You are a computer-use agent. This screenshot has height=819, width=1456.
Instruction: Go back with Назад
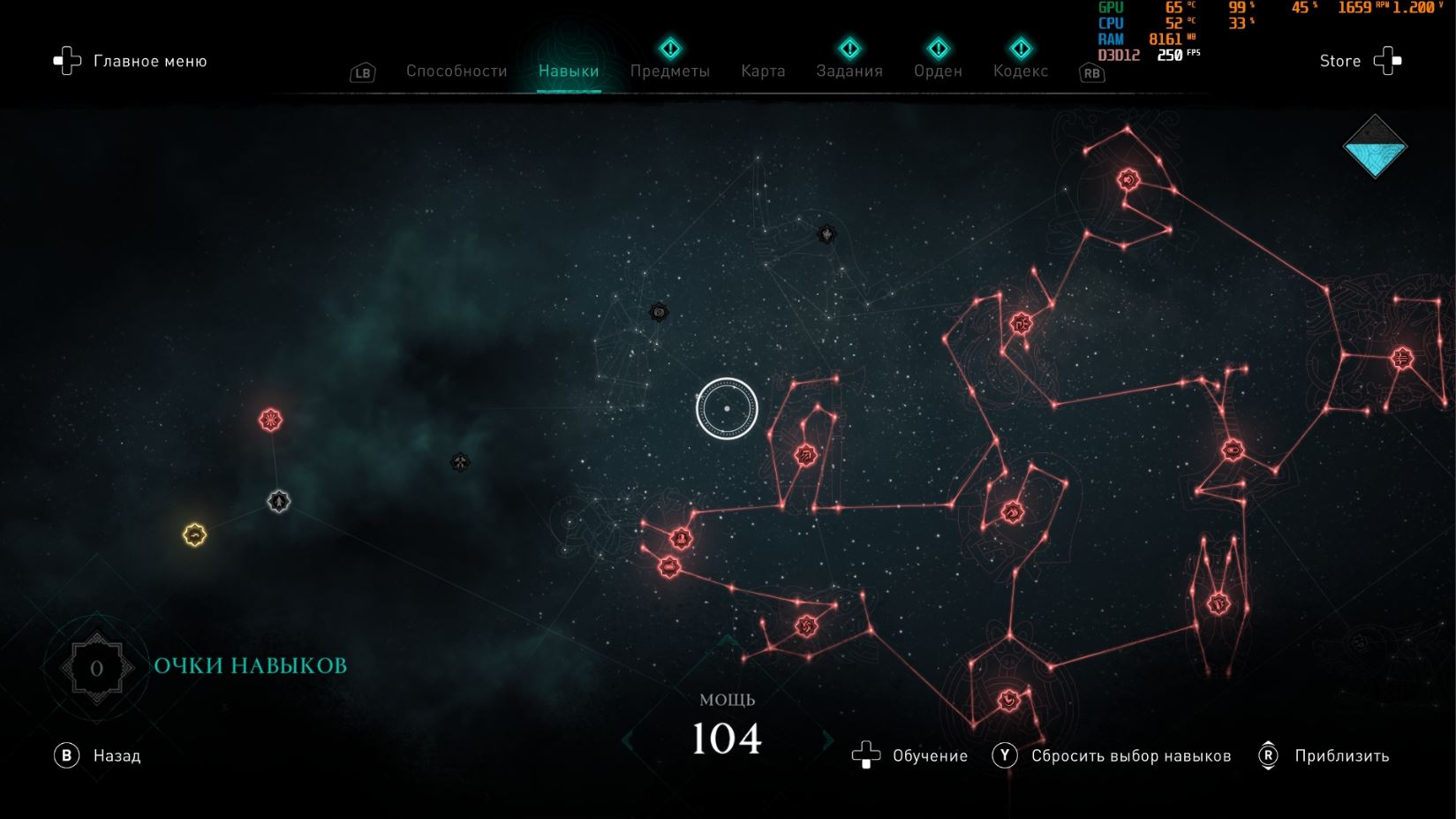click(98, 755)
